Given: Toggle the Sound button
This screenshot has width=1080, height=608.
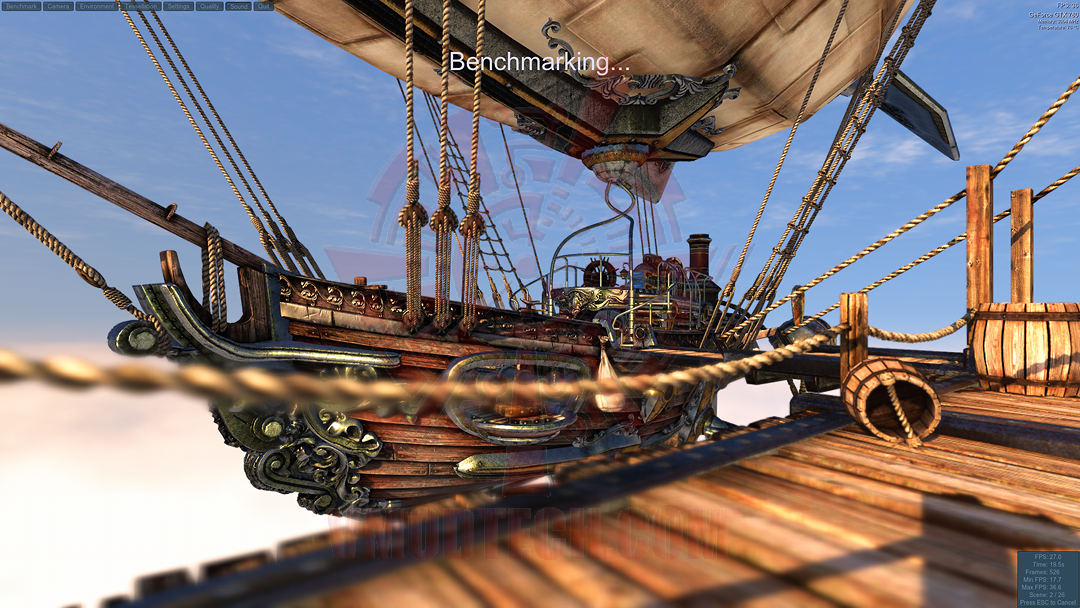Looking at the screenshot, I should (238, 6).
